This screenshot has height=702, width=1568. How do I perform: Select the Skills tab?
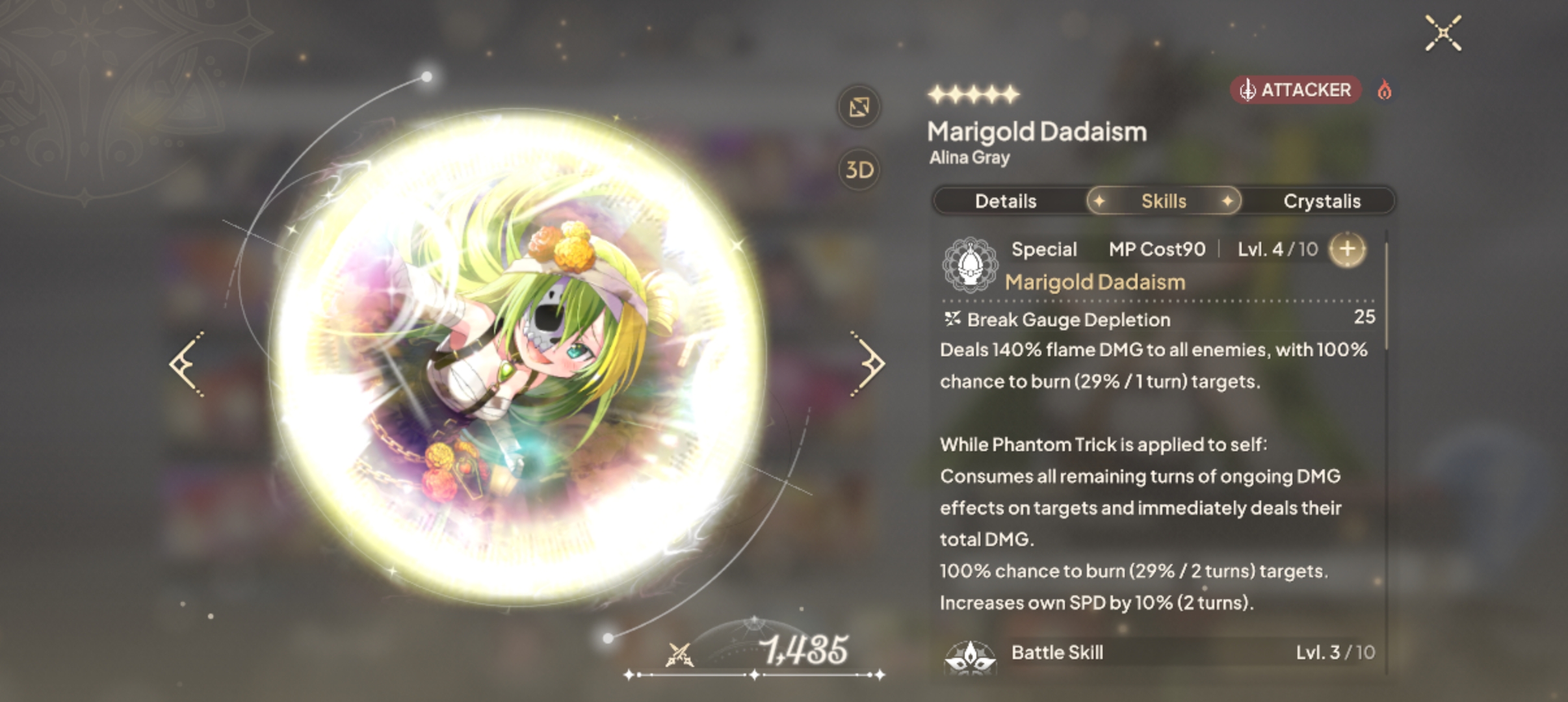point(1164,201)
